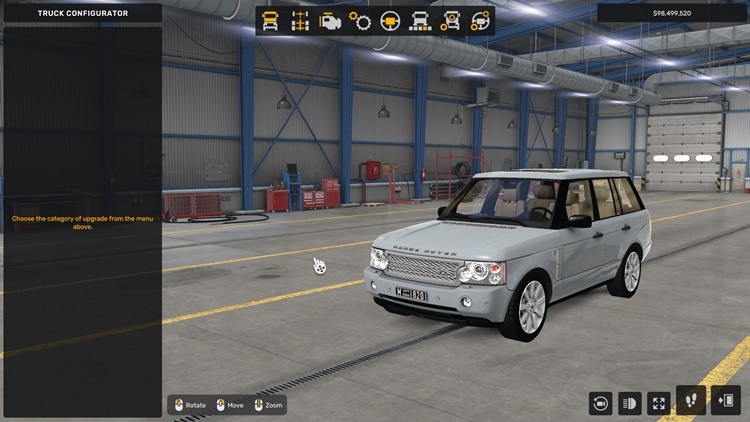Choose the transmission gears category
Viewport: 750px width, 422px height.
[360, 20]
